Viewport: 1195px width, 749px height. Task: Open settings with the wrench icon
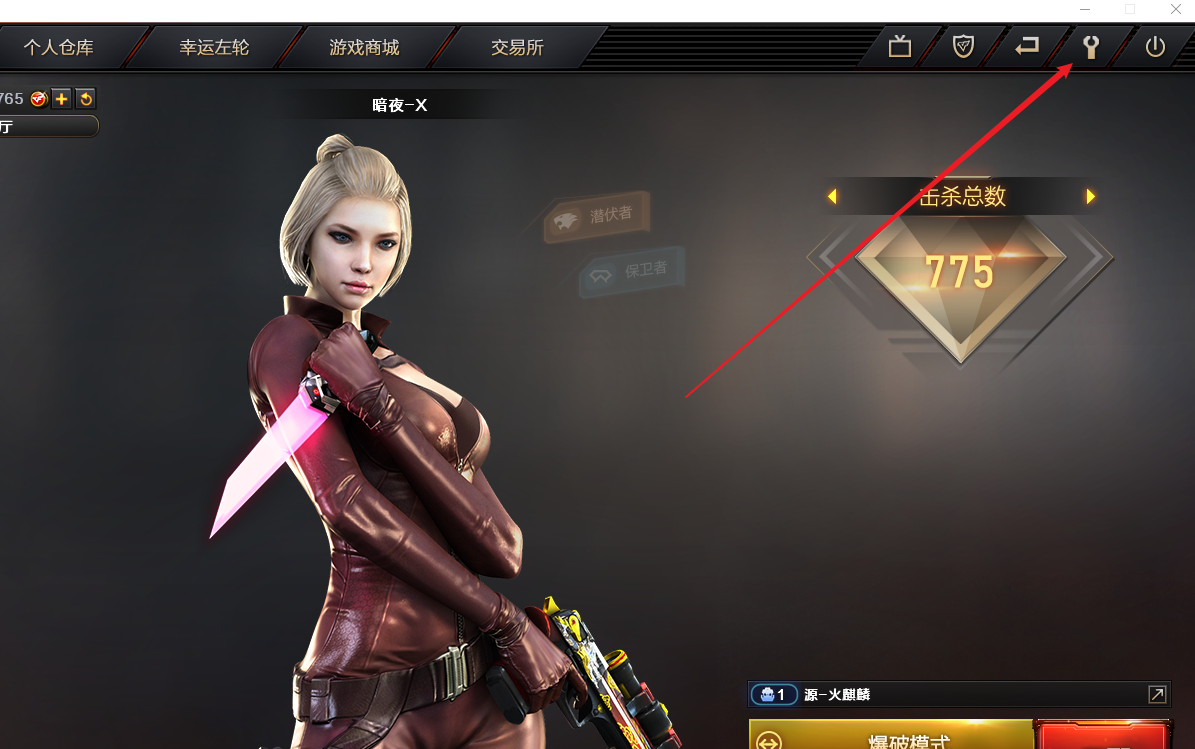(1091, 47)
